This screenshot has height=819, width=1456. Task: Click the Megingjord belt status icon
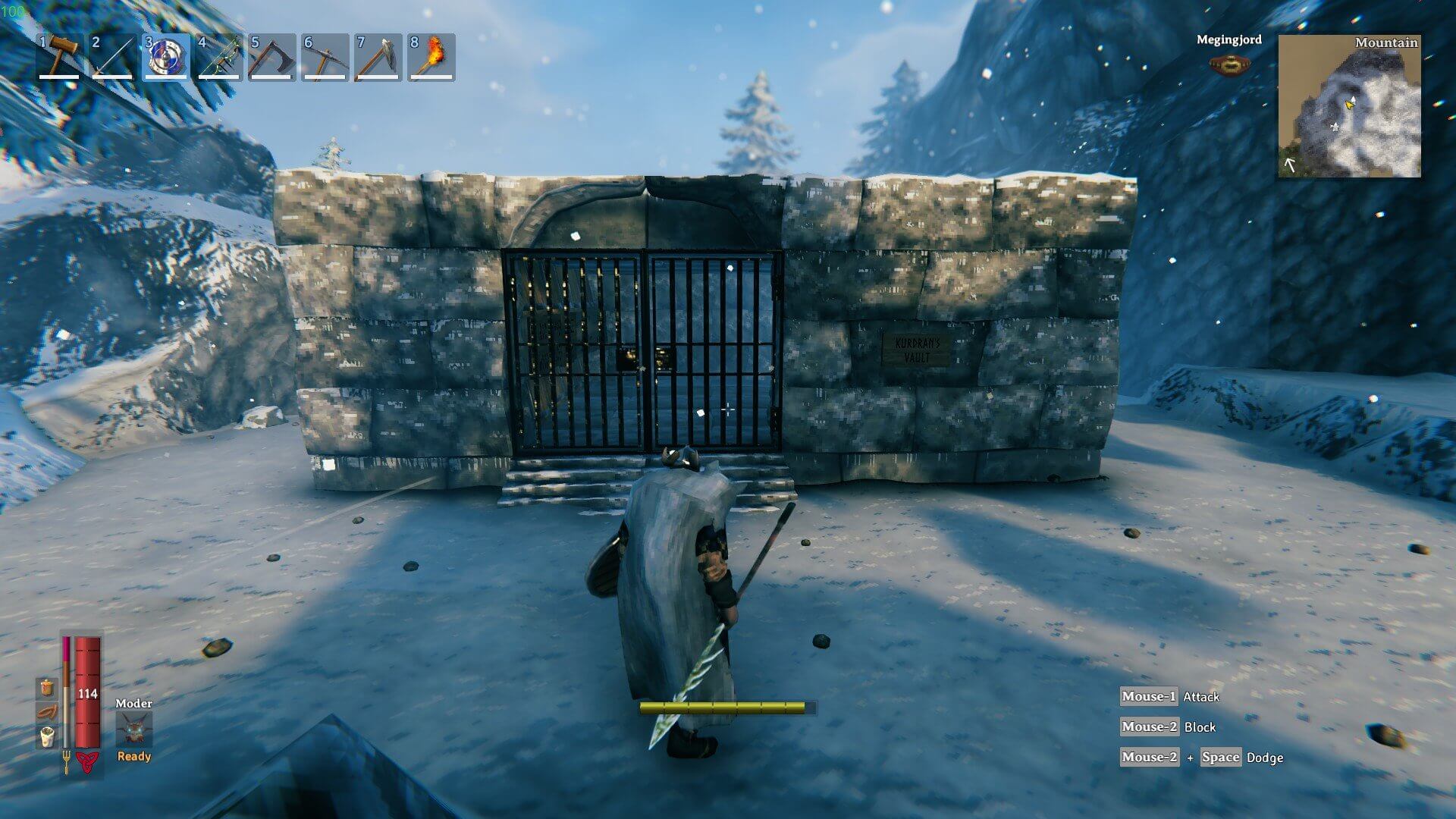(1228, 64)
